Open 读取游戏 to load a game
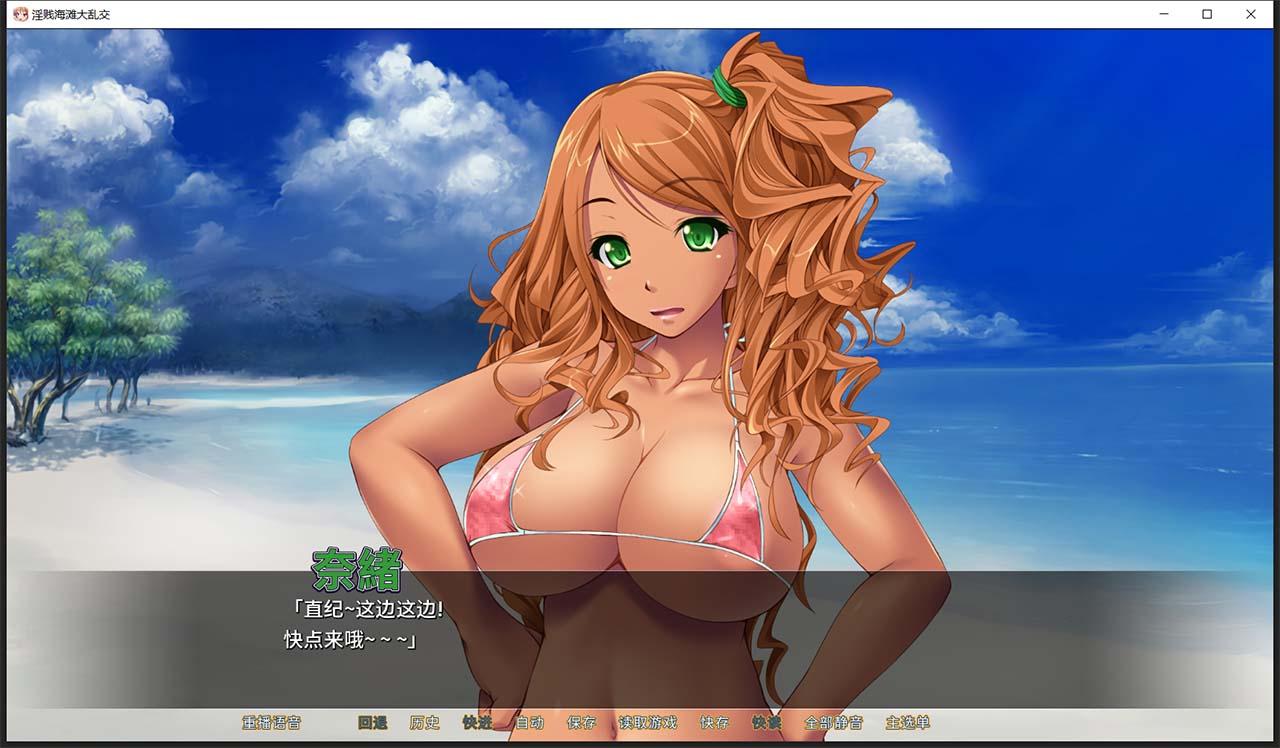Screen dimensions: 1280x748 (x=648, y=722)
